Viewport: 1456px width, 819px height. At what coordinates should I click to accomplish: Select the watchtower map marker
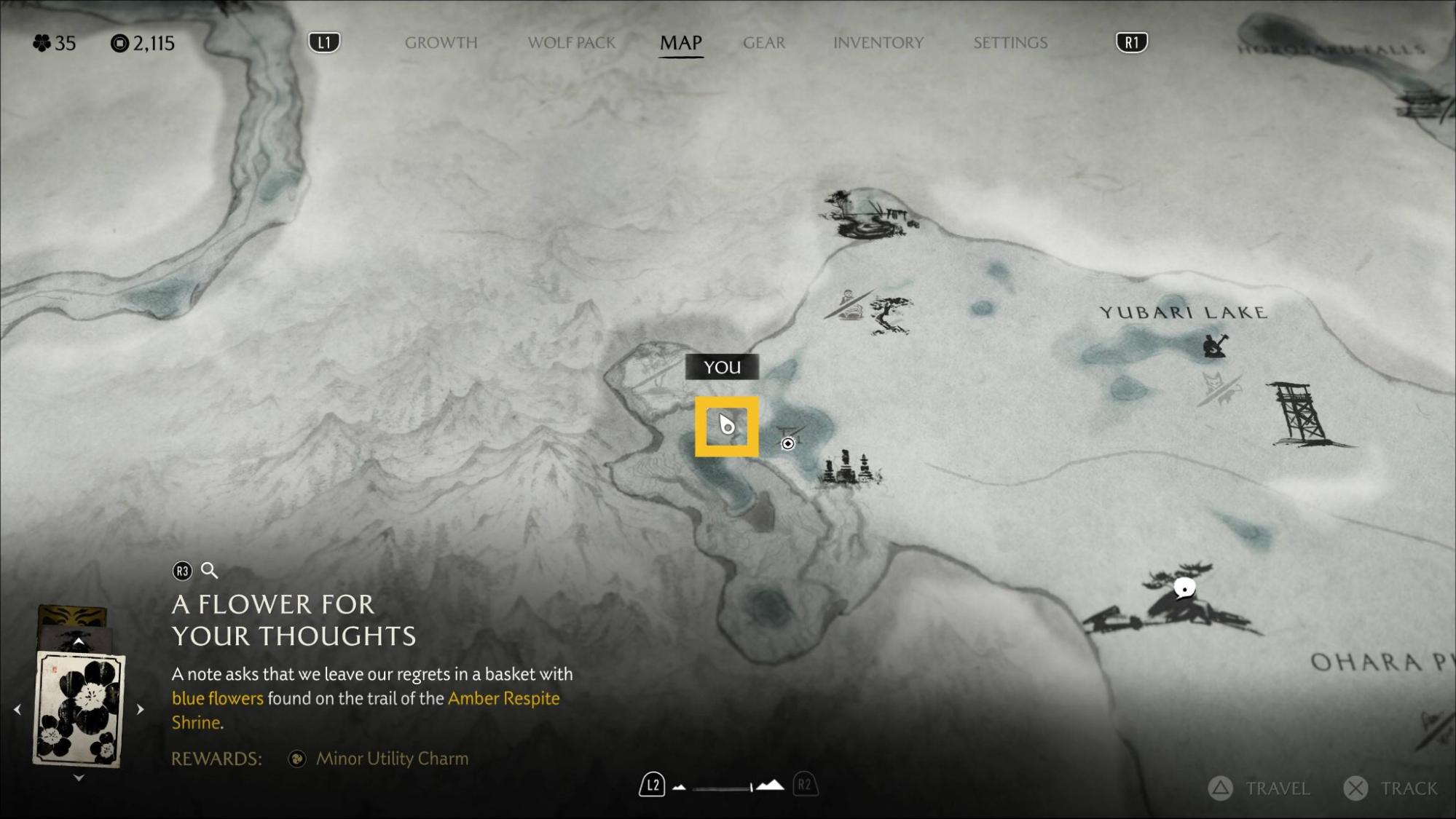pos(1301,414)
